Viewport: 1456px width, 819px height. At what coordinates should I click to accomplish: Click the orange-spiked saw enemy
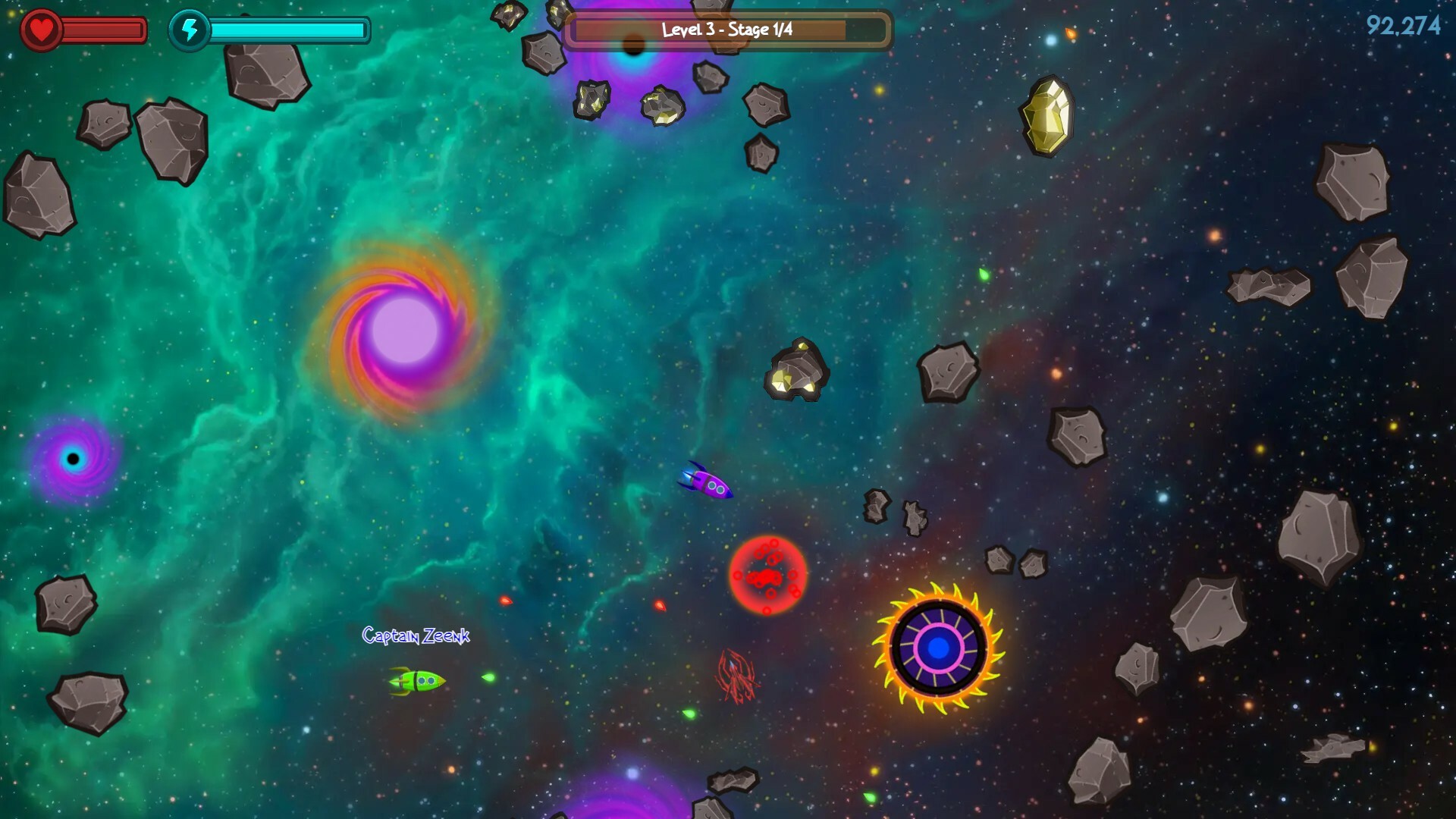[x=938, y=648]
